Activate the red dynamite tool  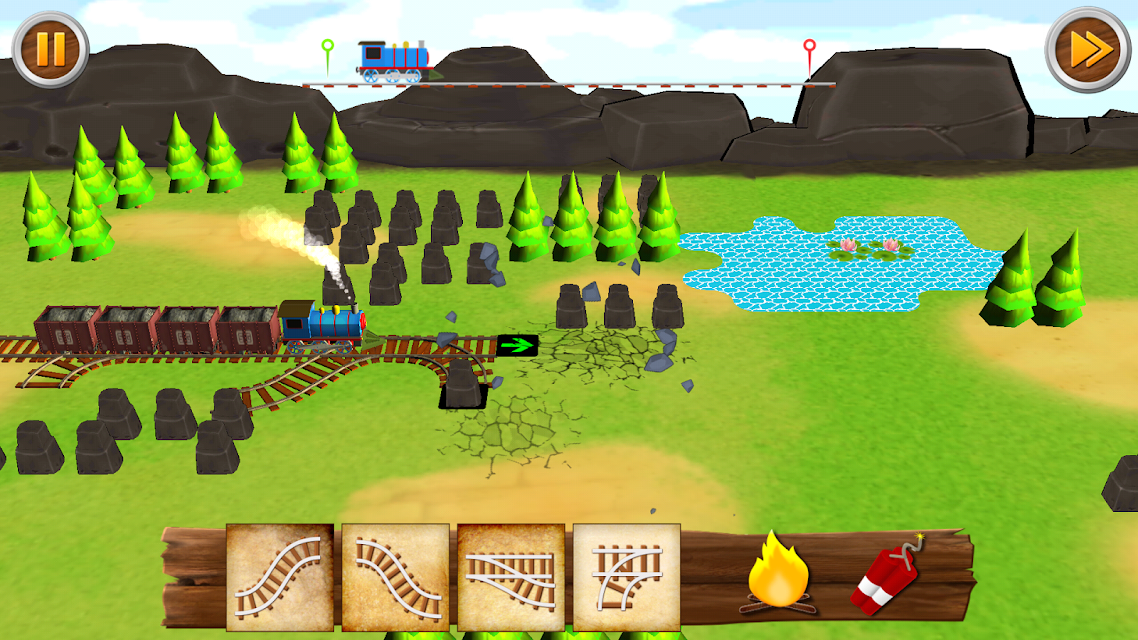click(888, 576)
